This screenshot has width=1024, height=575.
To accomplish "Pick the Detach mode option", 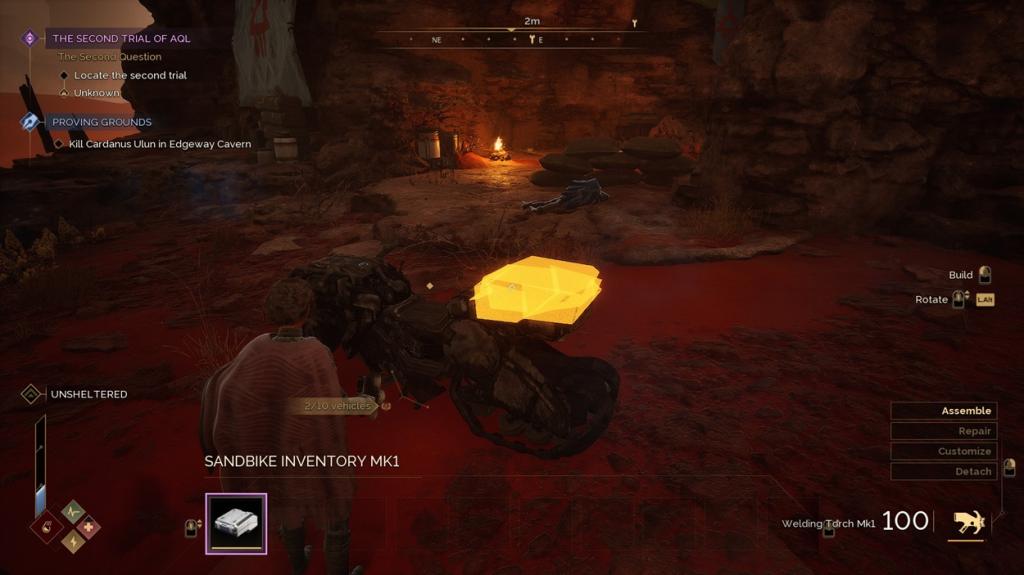I will [x=943, y=471].
